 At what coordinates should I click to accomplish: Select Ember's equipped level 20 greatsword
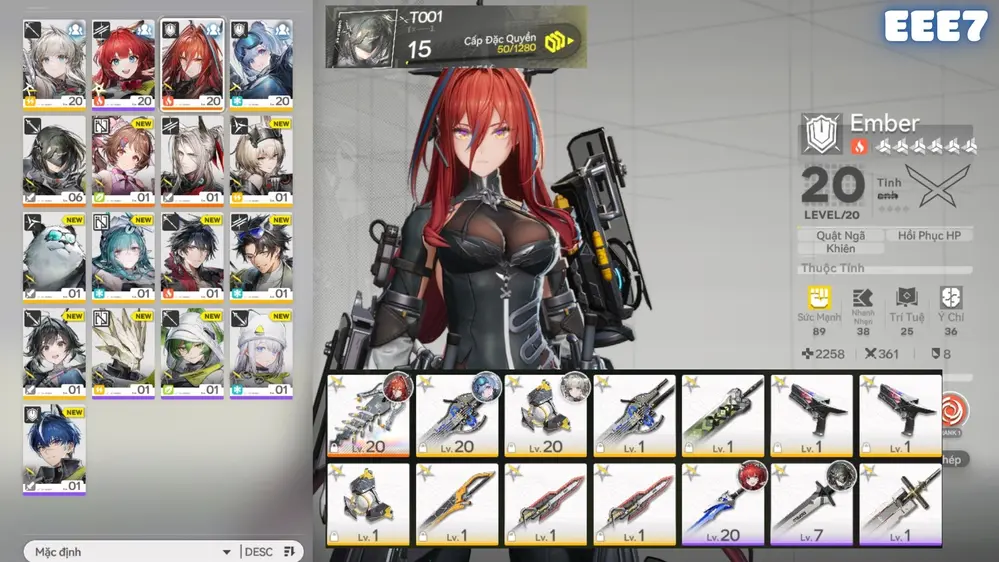pyautogui.click(x=369, y=416)
